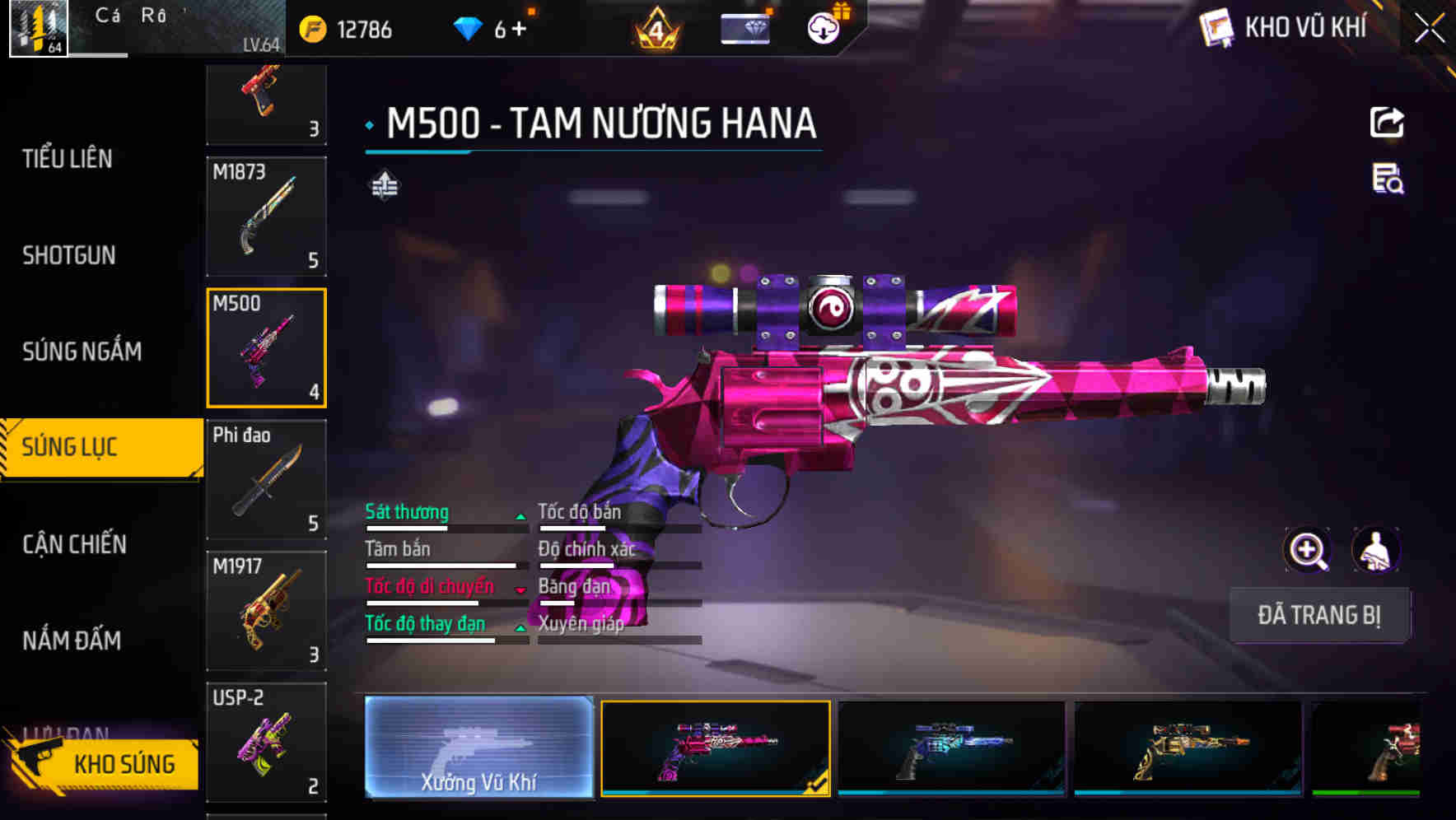The height and width of the screenshot is (820, 1456).
Task: Select the M1873 shotgun thumbnail
Action: click(266, 216)
